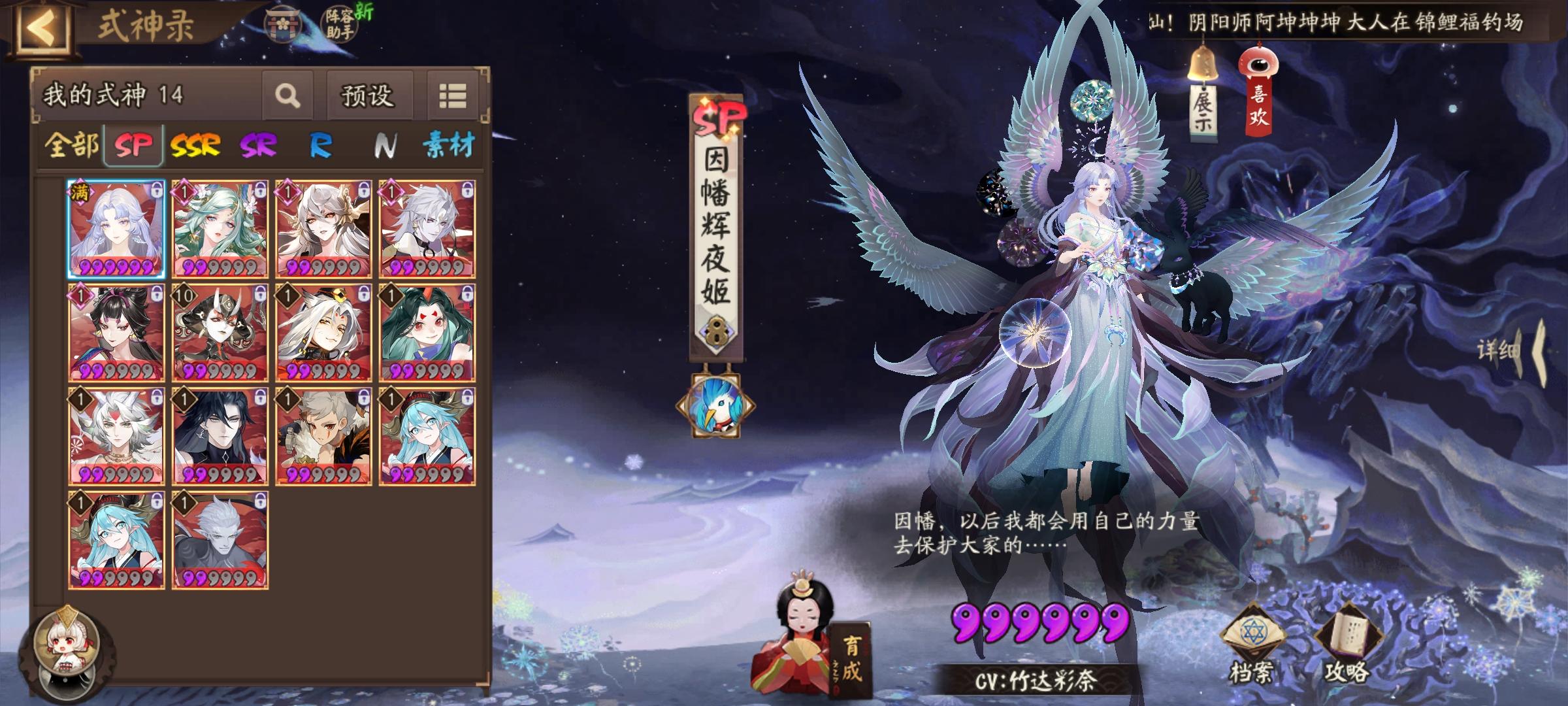Screen dimensions: 1568x706
Task: Open the search magnifier for shikigami
Action: (286, 94)
